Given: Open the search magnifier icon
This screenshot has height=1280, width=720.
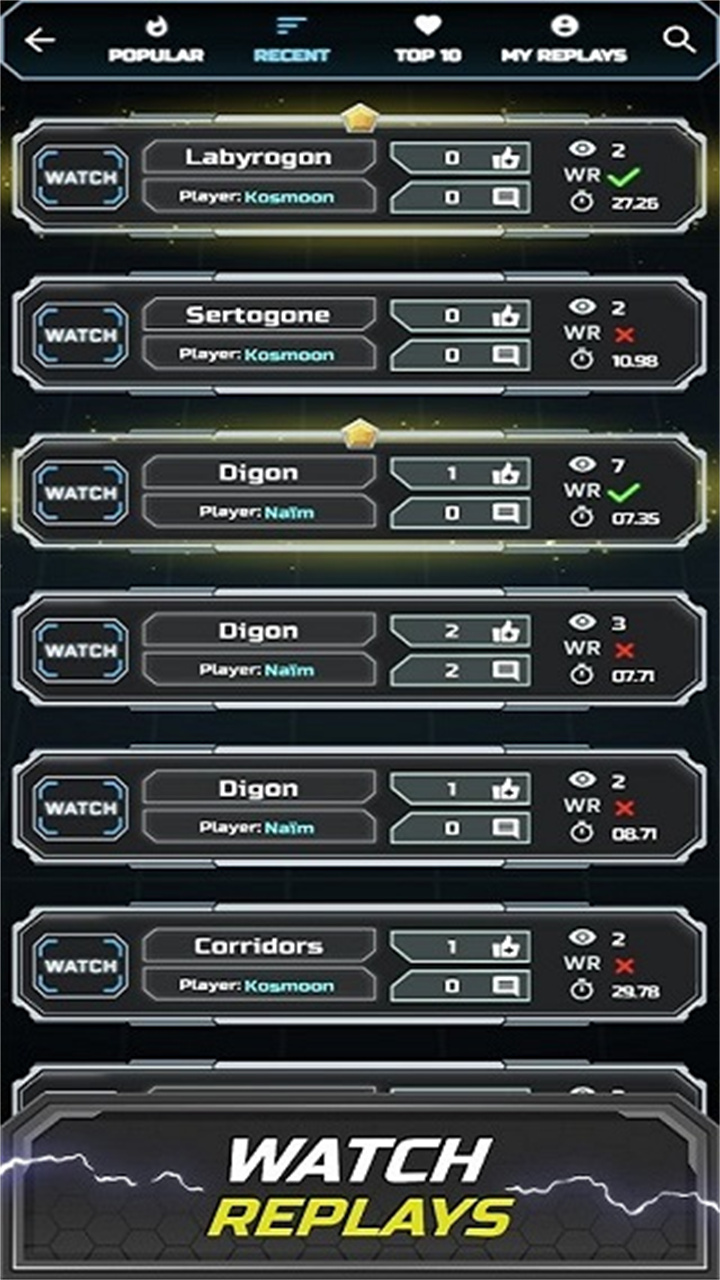Looking at the screenshot, I should pyautogui.click(x=679, y=40).
